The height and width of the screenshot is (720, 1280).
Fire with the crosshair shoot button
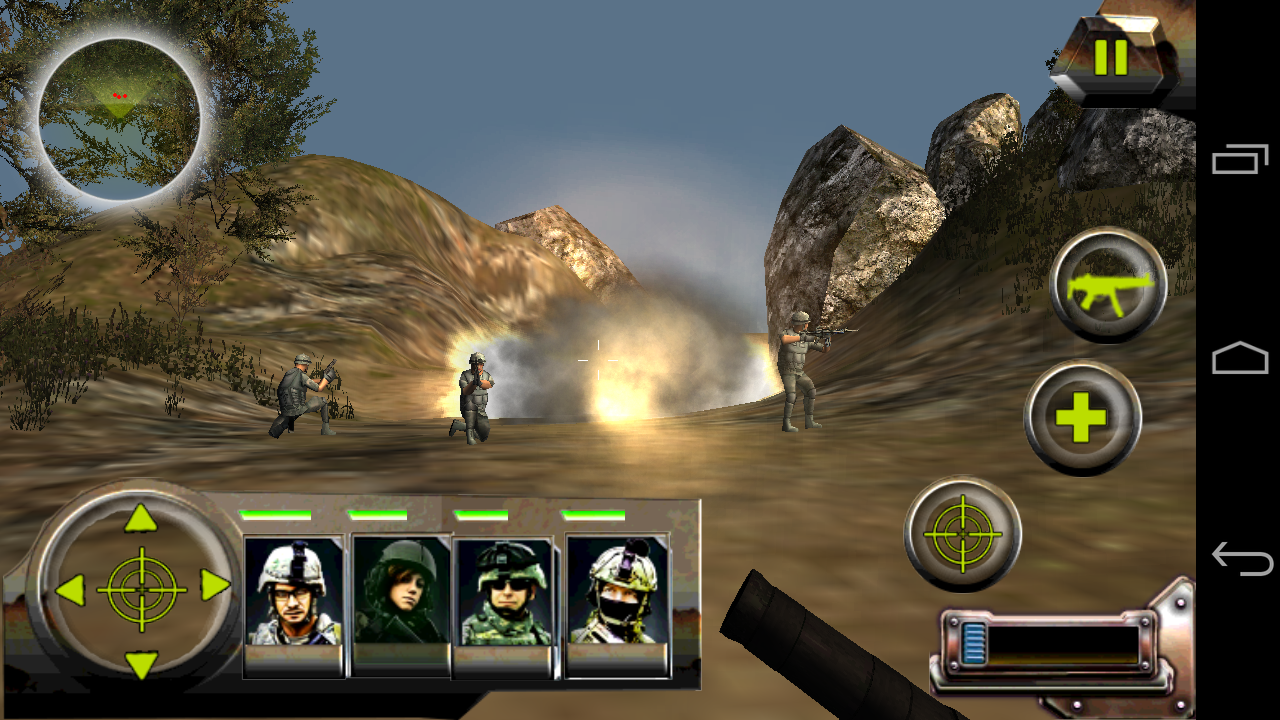pyautogui.click(x=962, y=534)
